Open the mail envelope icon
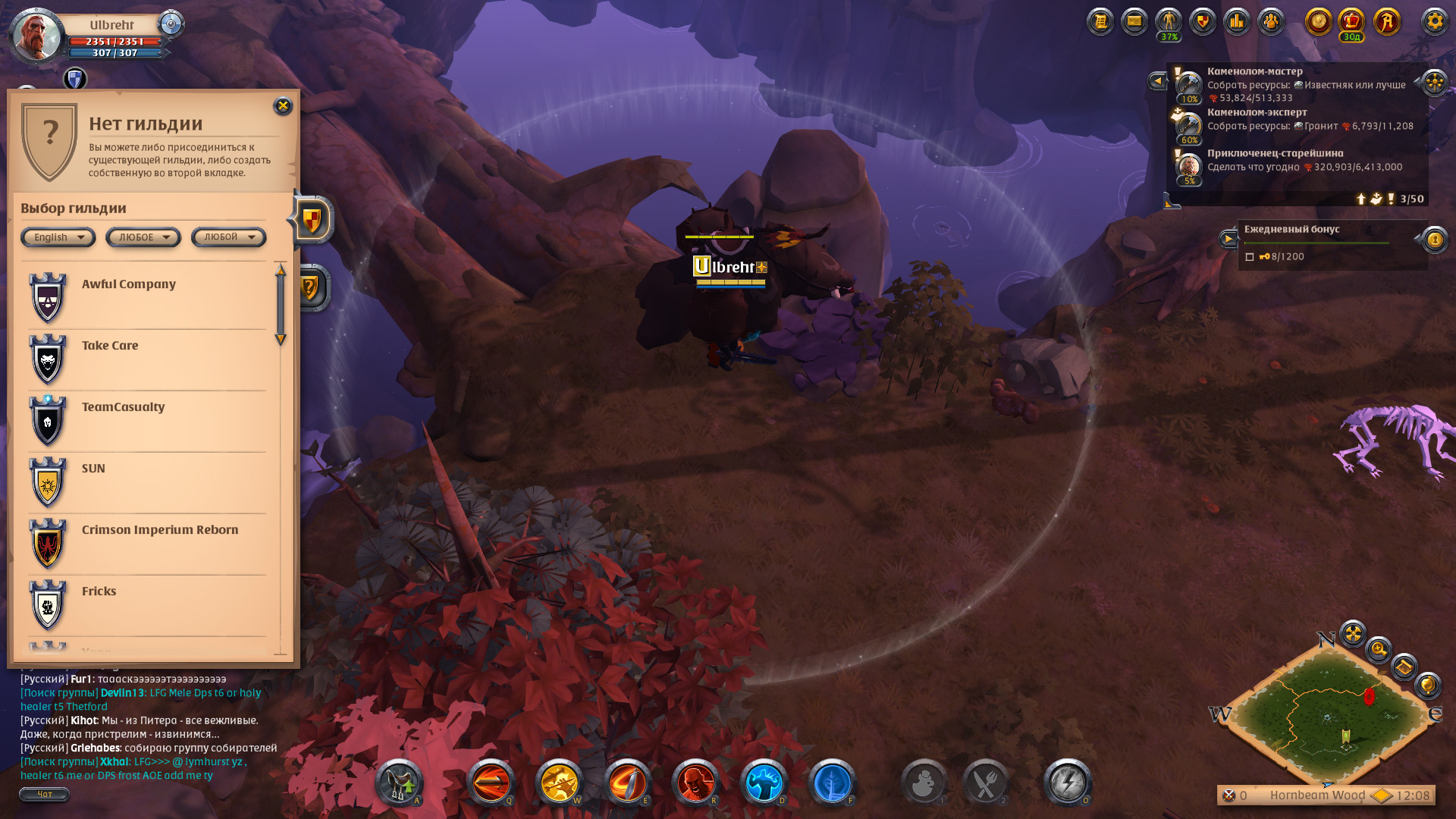Screen dimensions: 1456x819 click(1134, 21)
